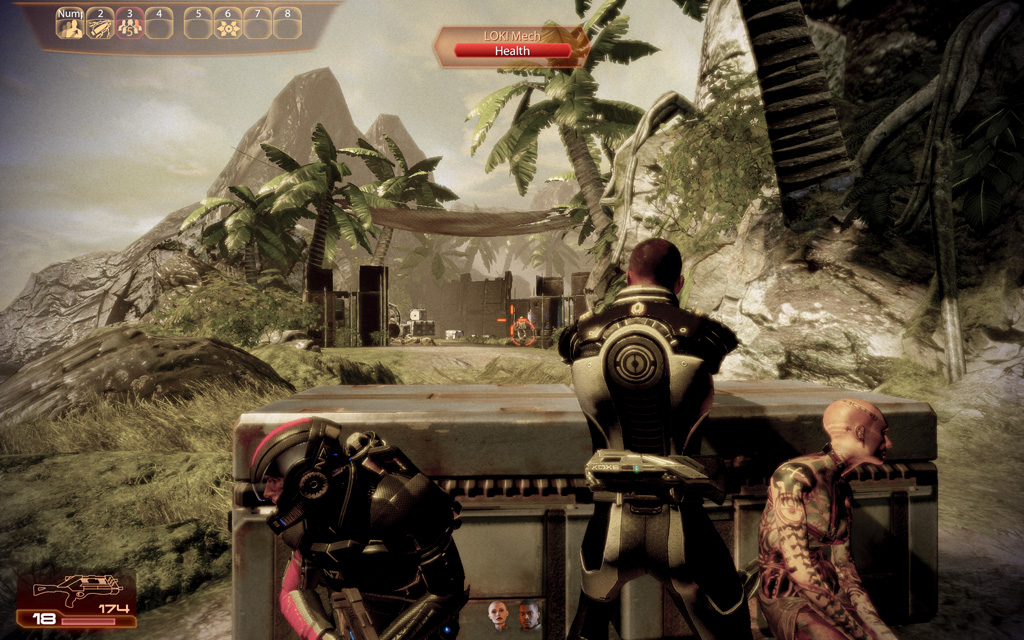Screen dimensions: 1024x640
Task: Select the bald female squadmate portrait
Action: 498,614
